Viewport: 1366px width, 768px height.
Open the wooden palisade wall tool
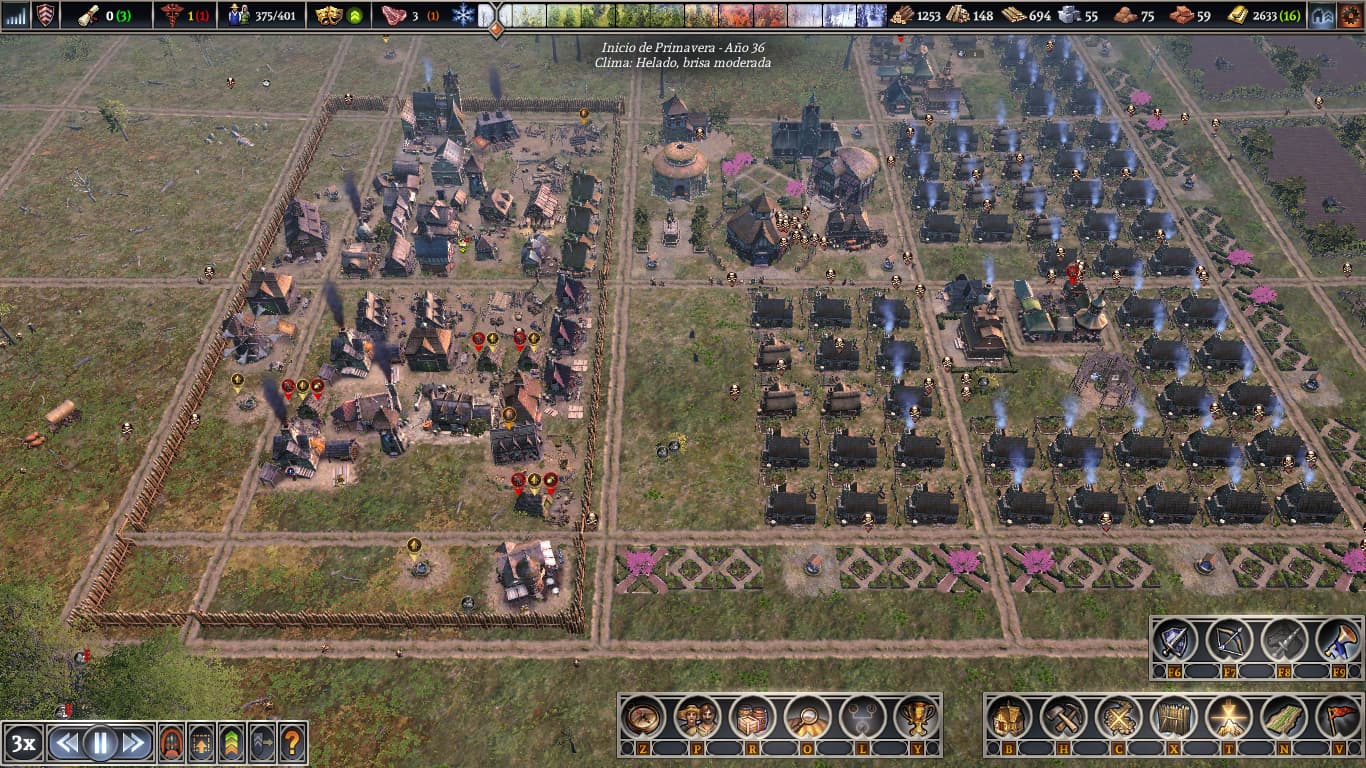click(1173, 716)
